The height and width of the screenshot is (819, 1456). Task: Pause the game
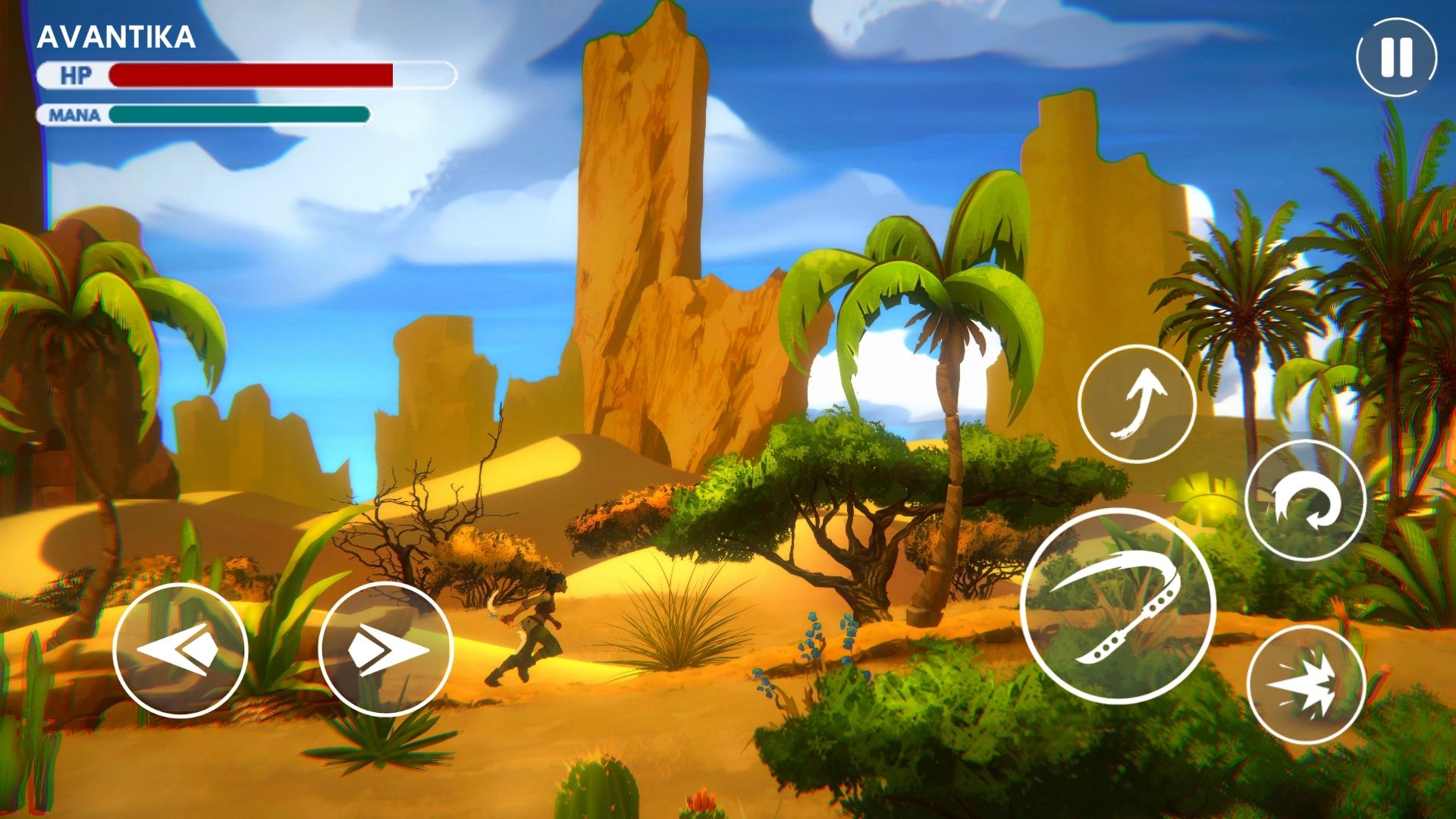[1396, 57]
